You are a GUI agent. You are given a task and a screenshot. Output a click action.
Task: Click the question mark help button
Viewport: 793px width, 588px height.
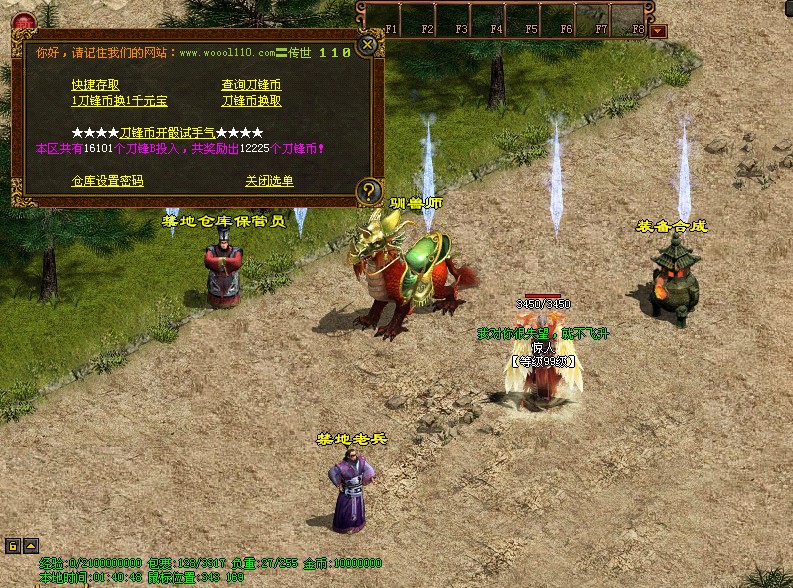(369, 191)
